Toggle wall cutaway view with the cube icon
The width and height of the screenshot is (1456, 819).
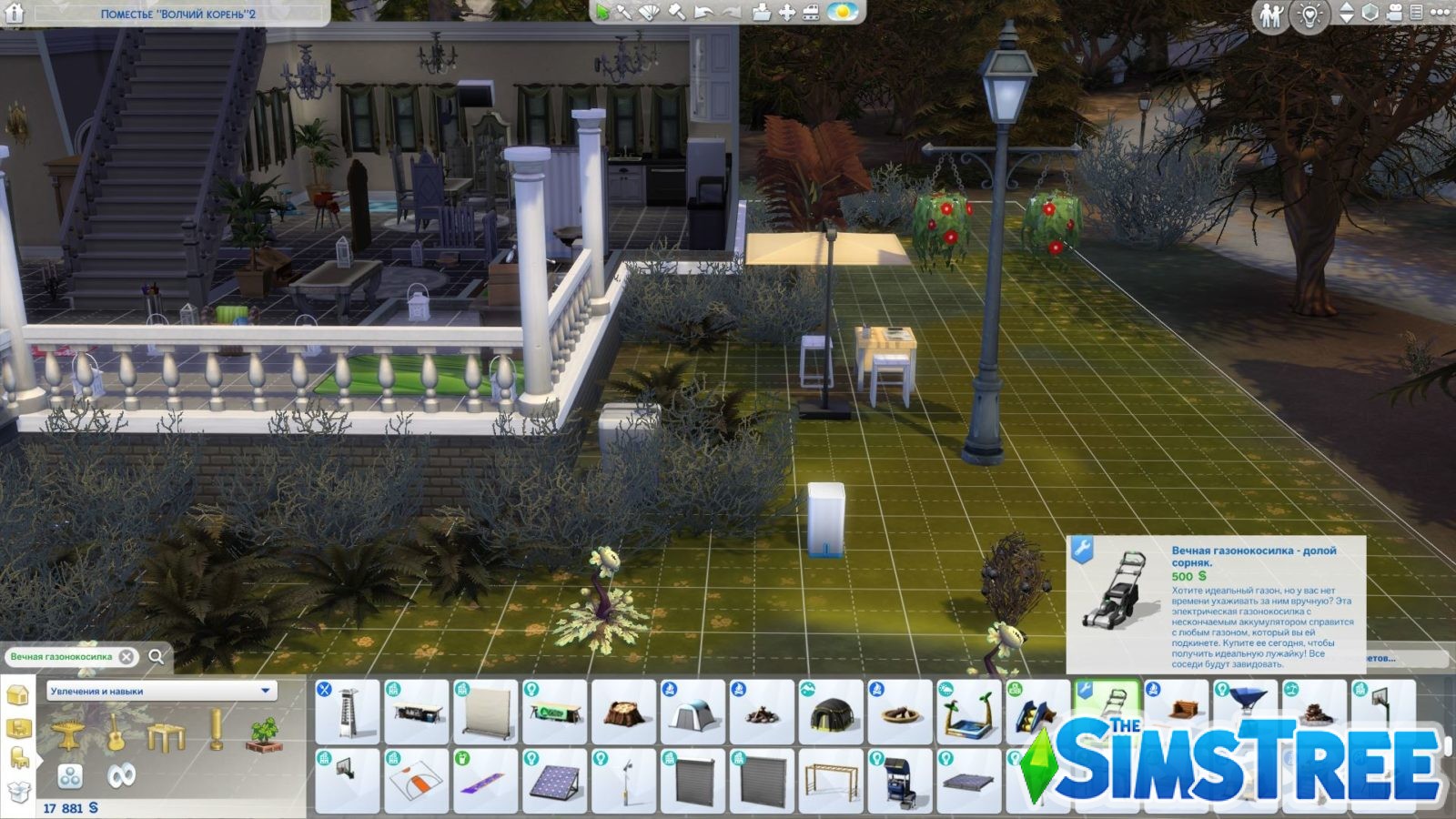1370,12
